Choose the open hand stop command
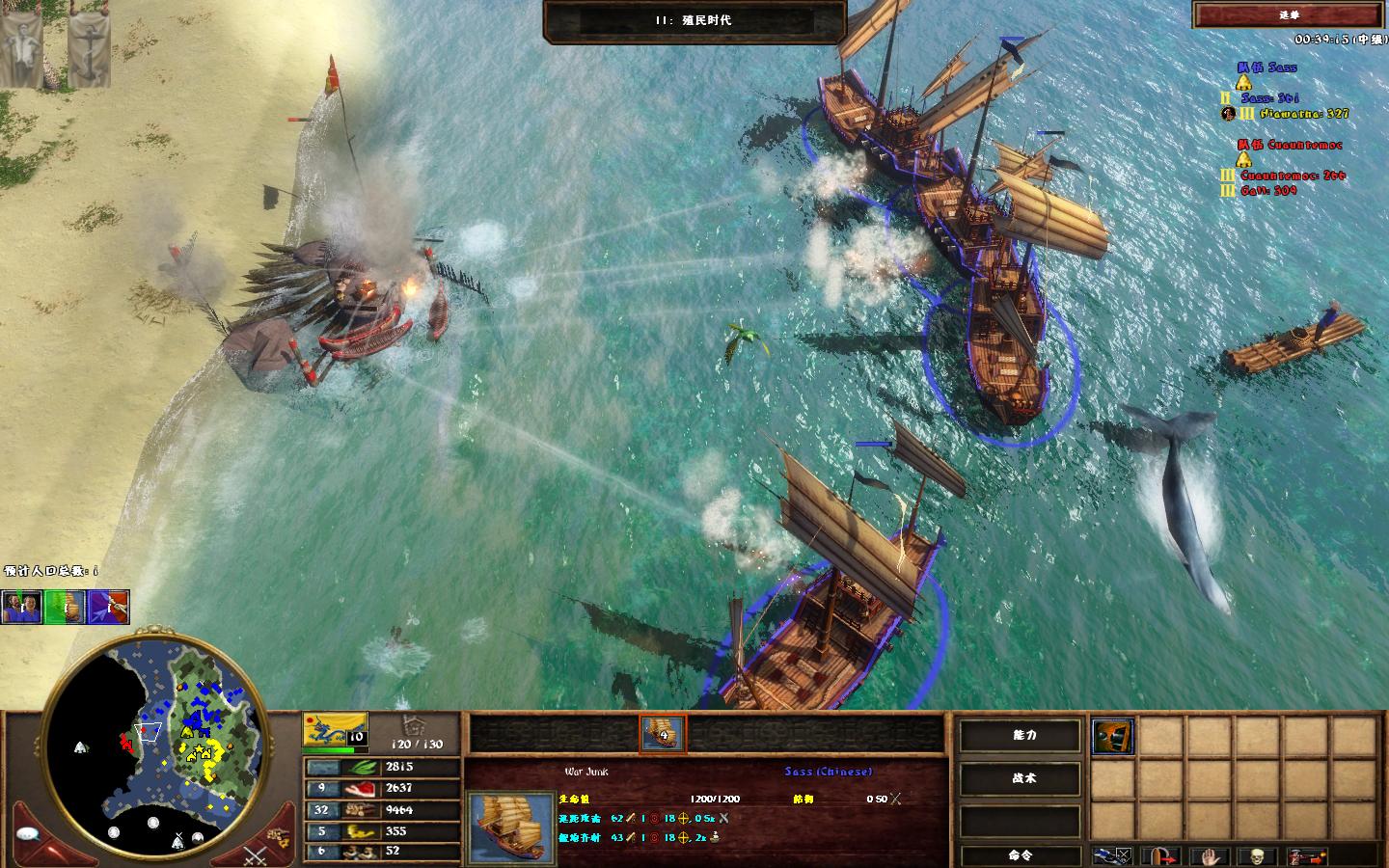 coord(1212,855)
